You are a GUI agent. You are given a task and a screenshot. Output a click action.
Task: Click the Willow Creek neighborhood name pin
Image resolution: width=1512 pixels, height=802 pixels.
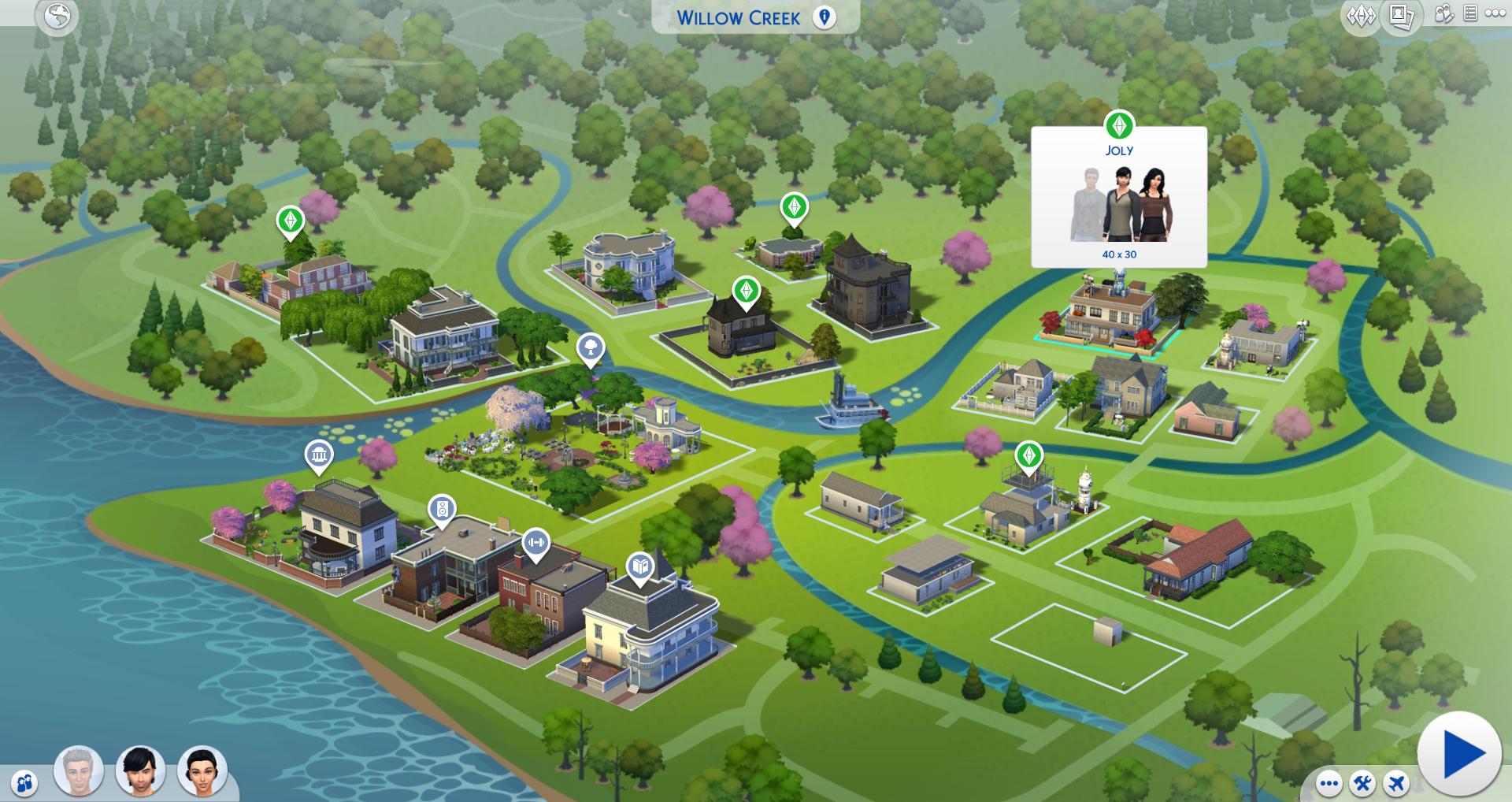[825, 17]
